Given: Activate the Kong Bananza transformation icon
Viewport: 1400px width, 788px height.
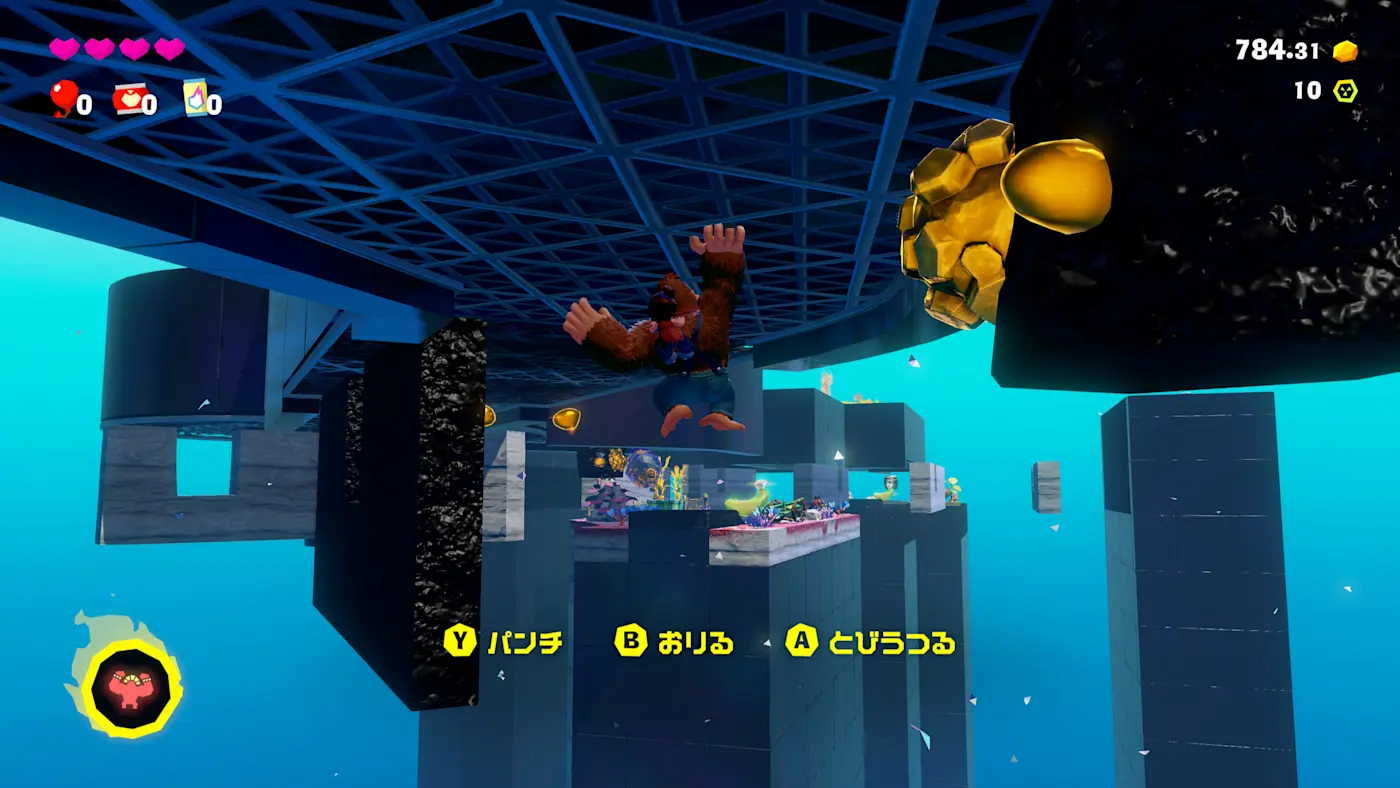Looking at the screenshot, I should click(x=131, y=688).
